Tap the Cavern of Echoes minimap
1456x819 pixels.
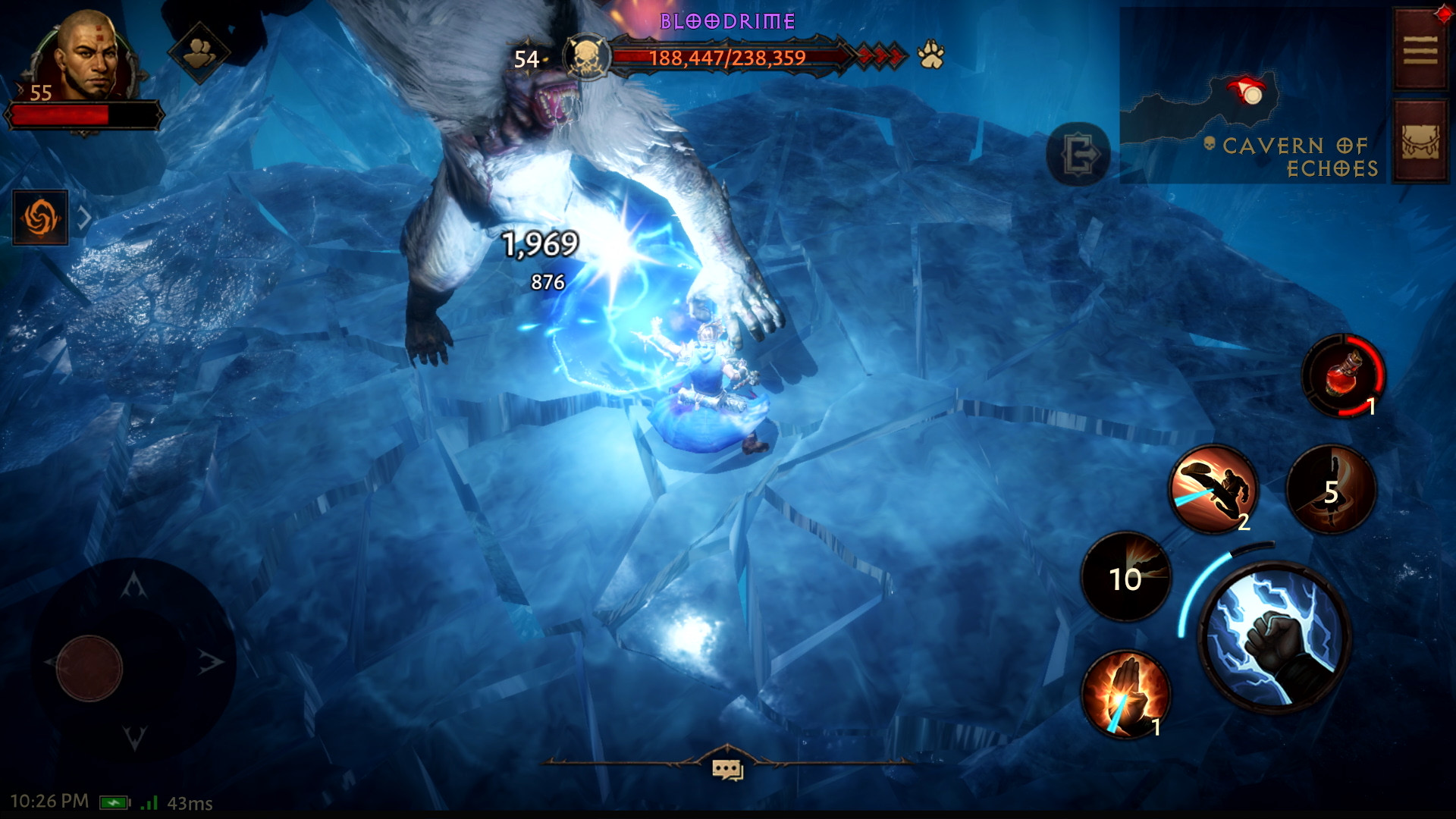coord(1251,95)
